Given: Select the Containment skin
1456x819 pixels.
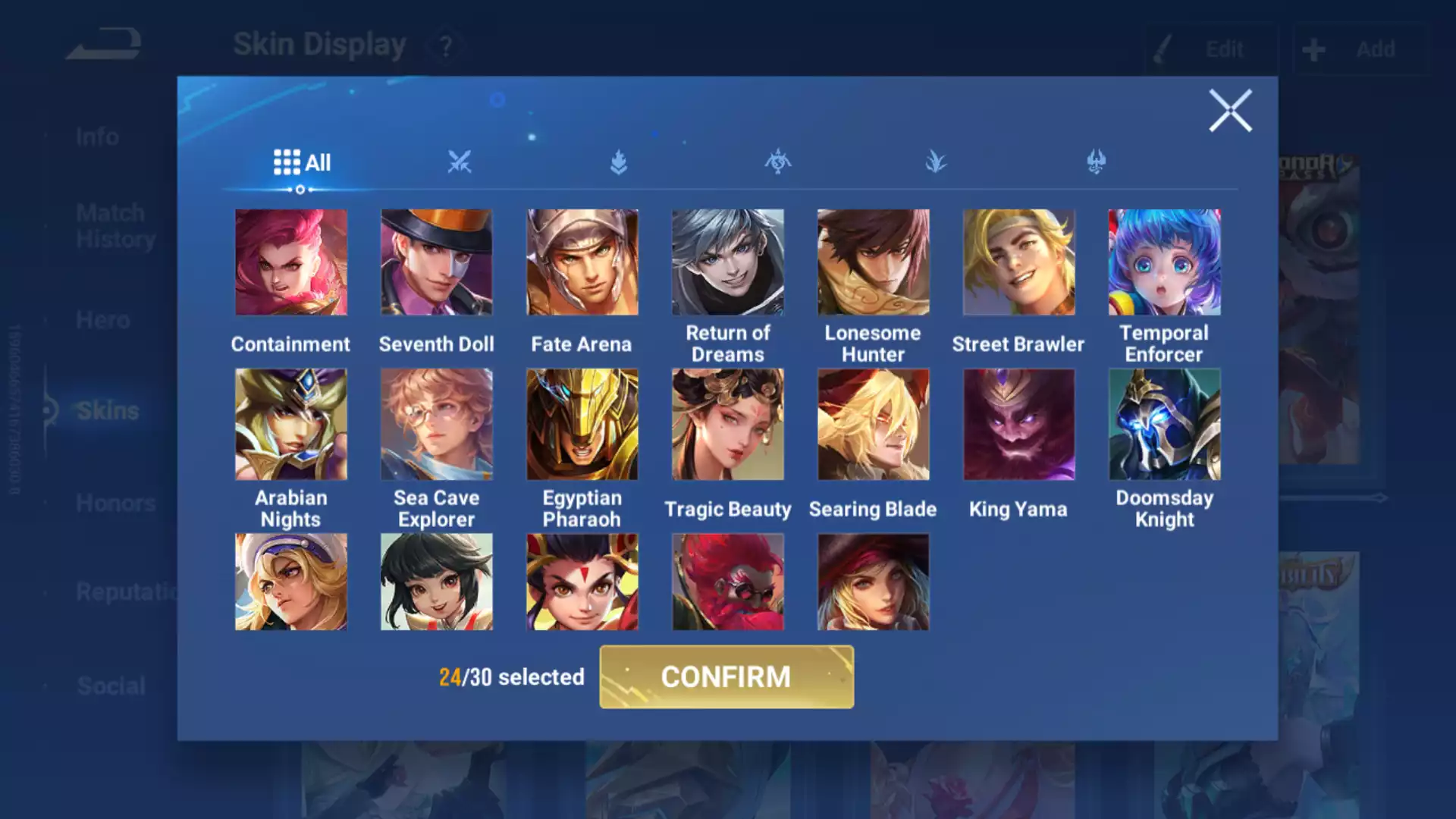Looking at the screenshot, I should [x=291, y=262].
